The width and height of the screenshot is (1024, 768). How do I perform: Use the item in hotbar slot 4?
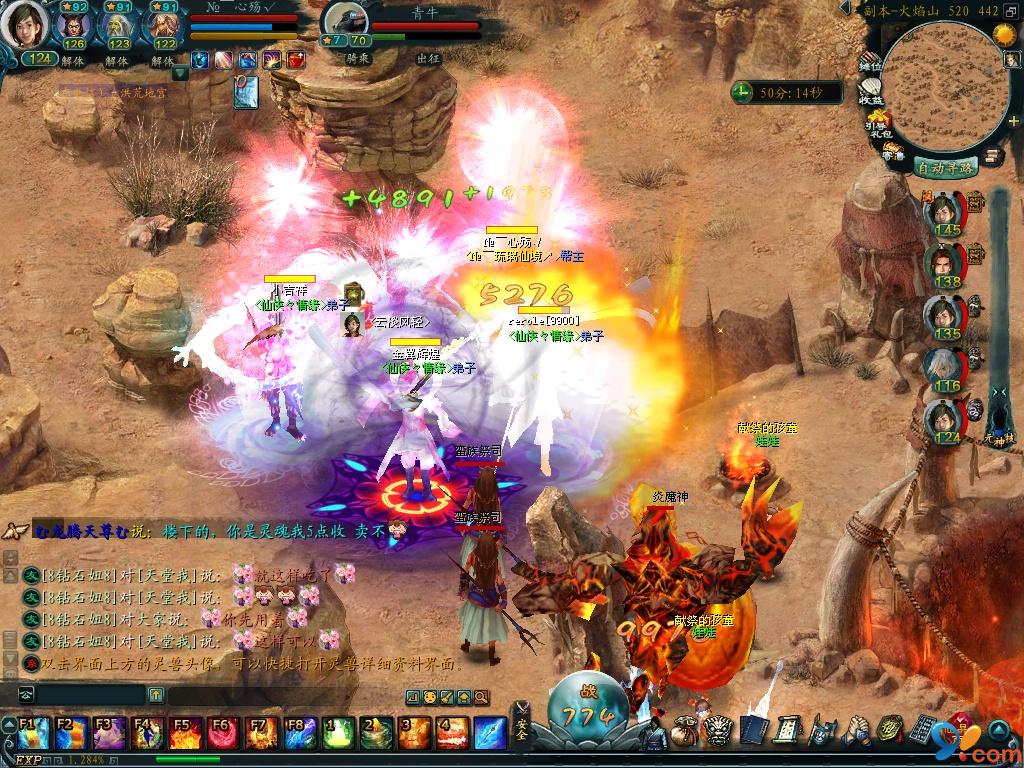click(x=453, y=733)
